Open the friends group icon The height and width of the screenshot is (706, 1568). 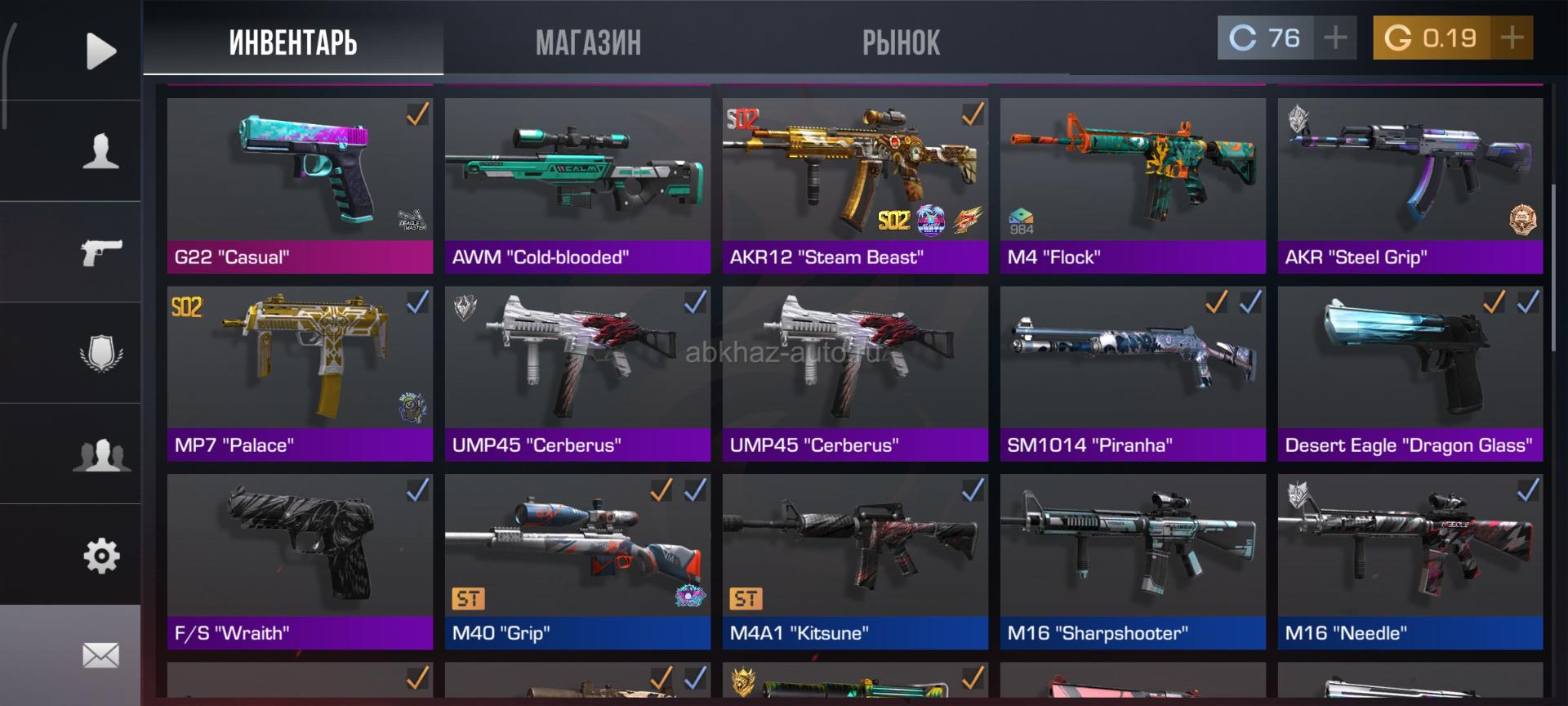[100, 454]
